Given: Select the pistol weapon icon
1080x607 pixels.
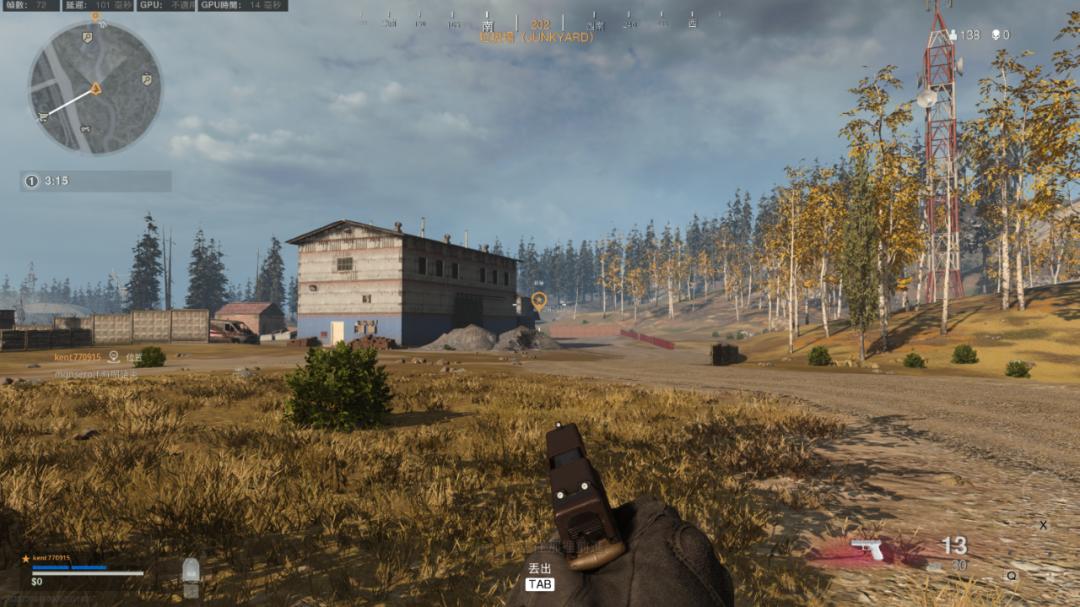Looking at the screenshot, I should [866, 549].
